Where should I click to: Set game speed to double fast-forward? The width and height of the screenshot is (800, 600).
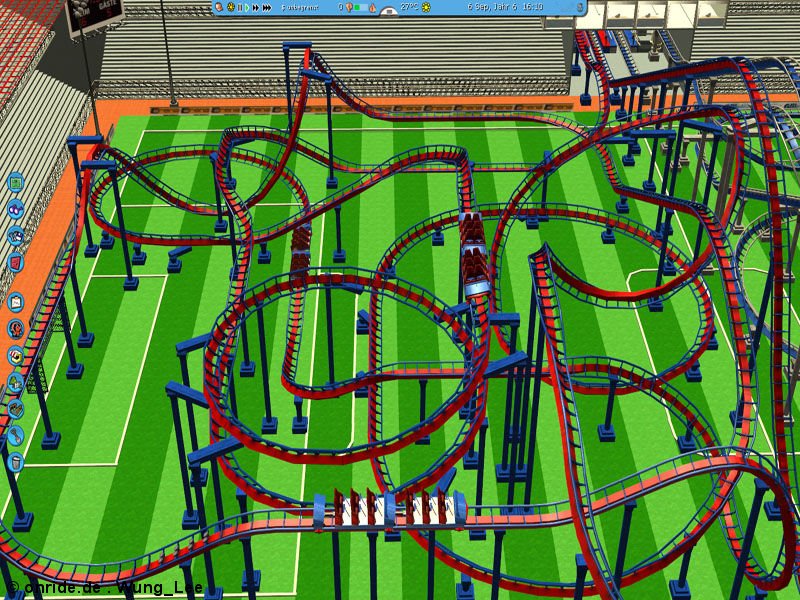click(x=258, y=7)
